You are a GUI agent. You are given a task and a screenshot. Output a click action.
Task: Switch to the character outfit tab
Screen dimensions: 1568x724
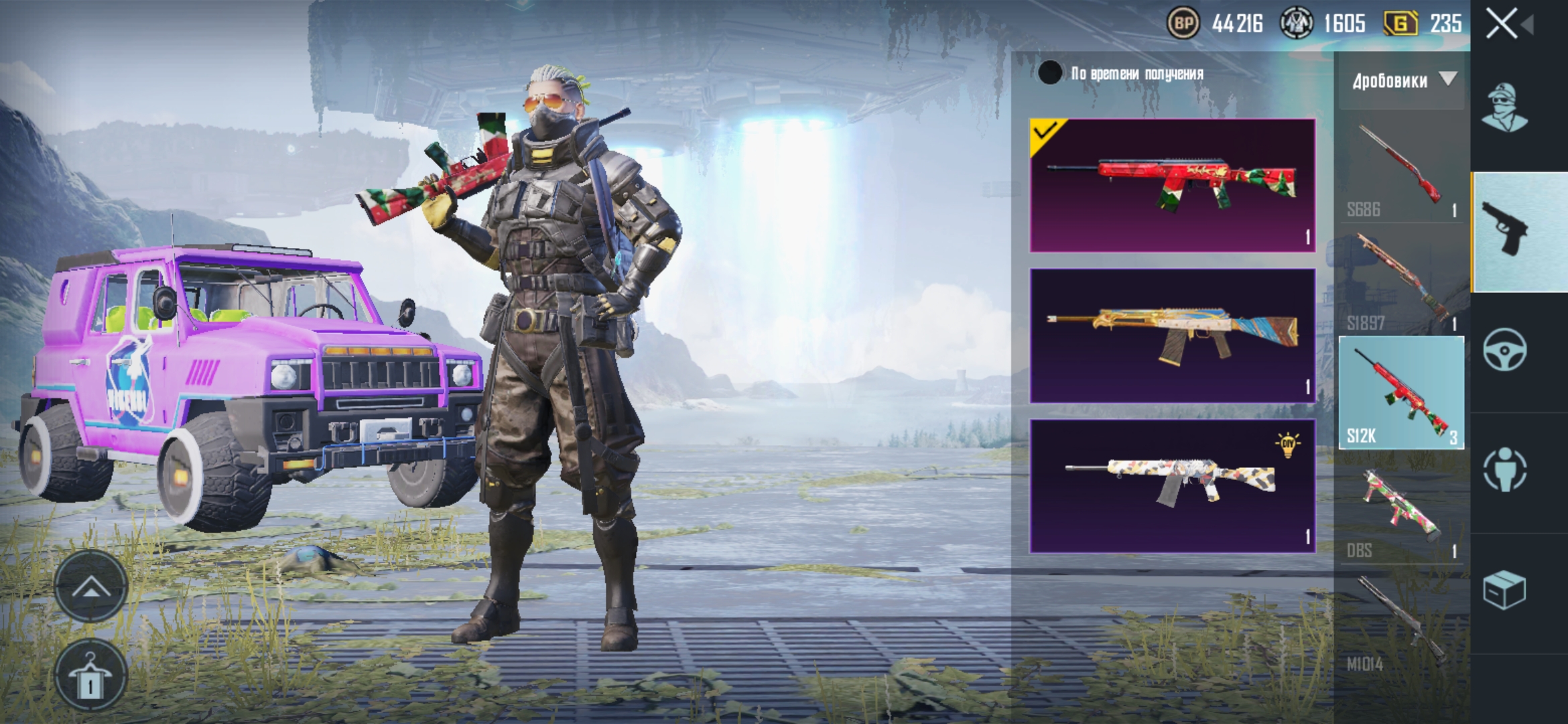pyautogui.click(x=1504, y=107)
